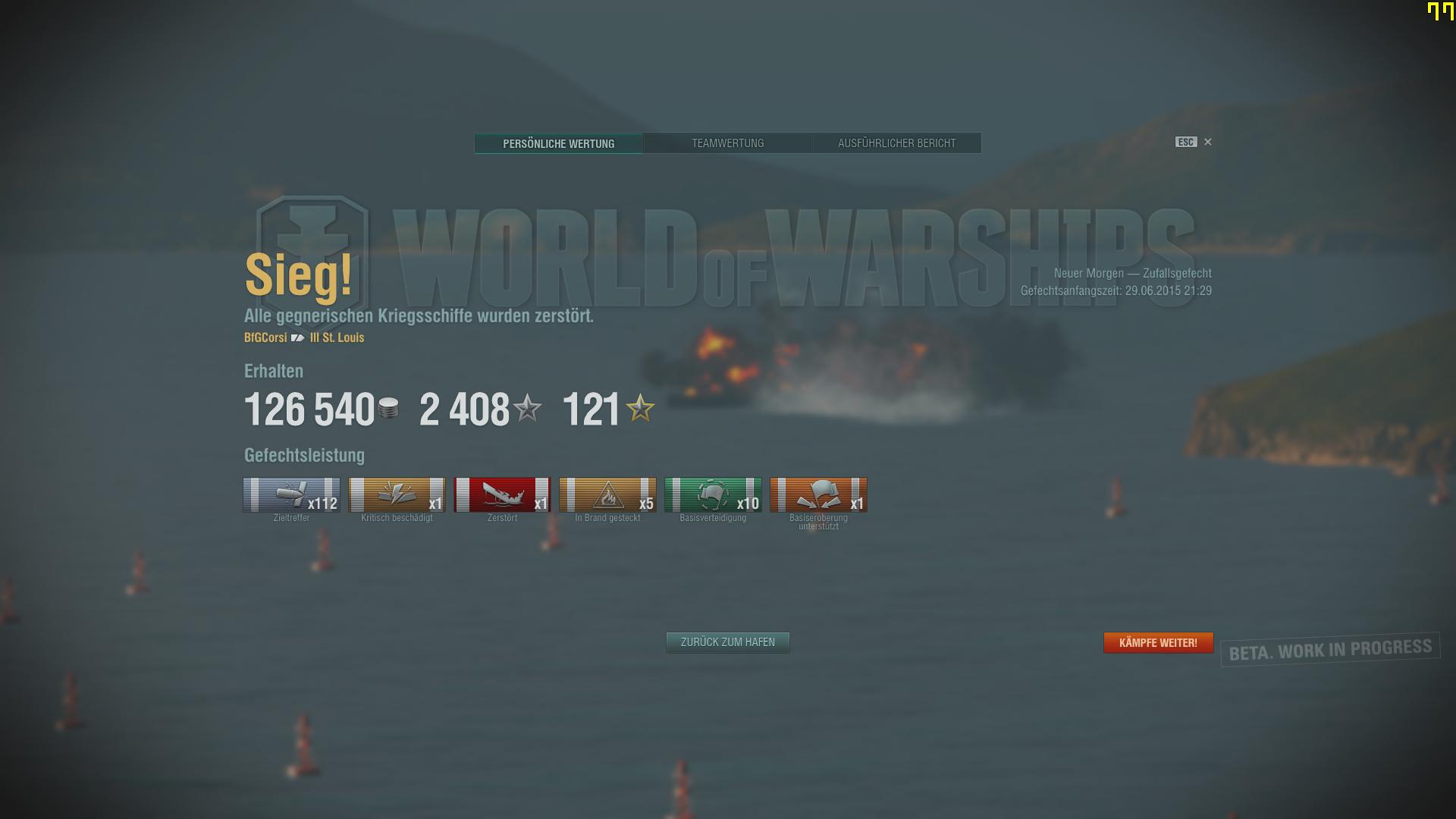Viewport: 1456px width, 819px height.
Task: Select the Zieltreffer ribbon
Action: coord(291,495)
